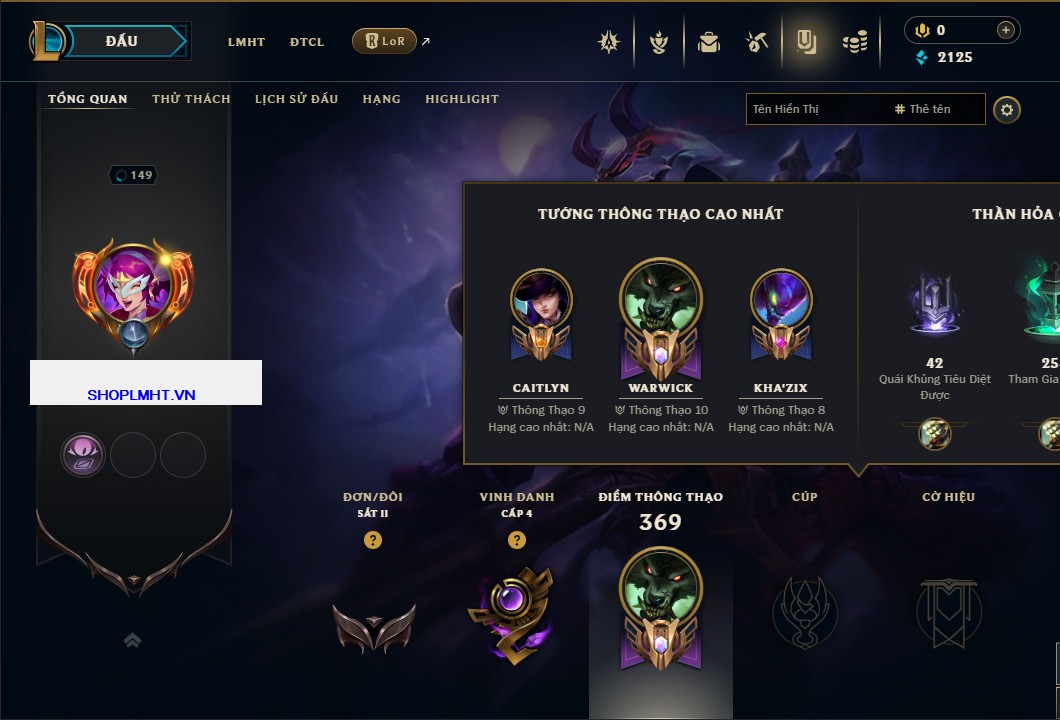Image resolution: width=1060 pixels, height=720 pixels.
Task: Open the gear settings button
Action: point(1007,109)
